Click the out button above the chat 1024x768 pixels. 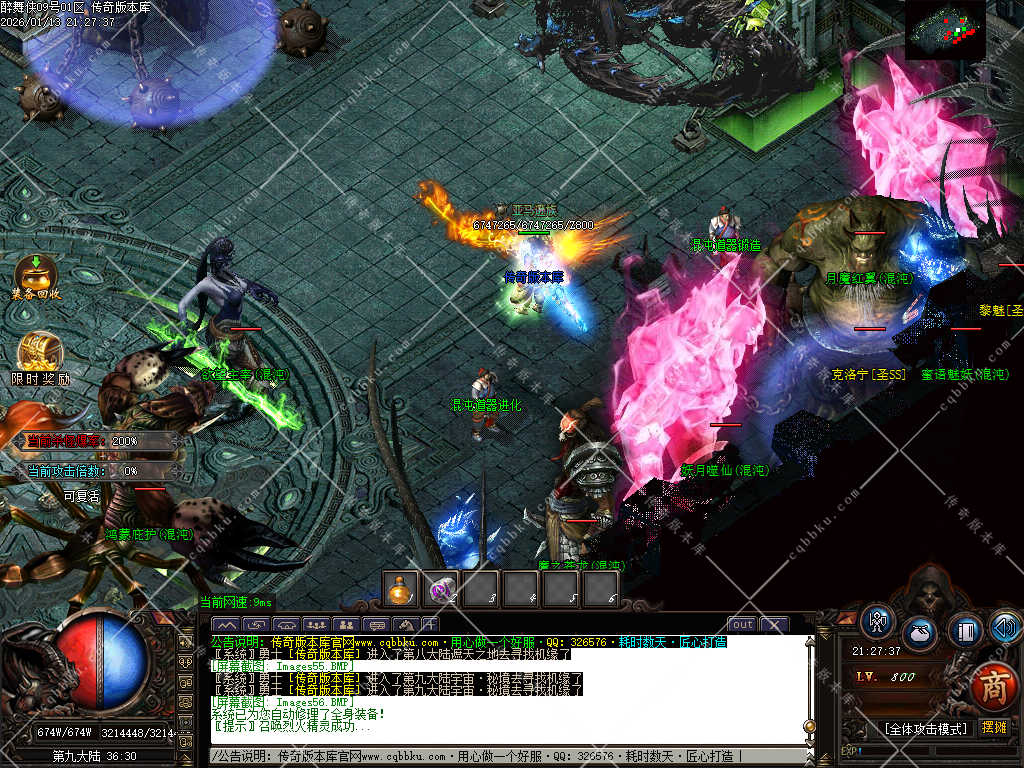pyautogui.click(x=741, y=625)
